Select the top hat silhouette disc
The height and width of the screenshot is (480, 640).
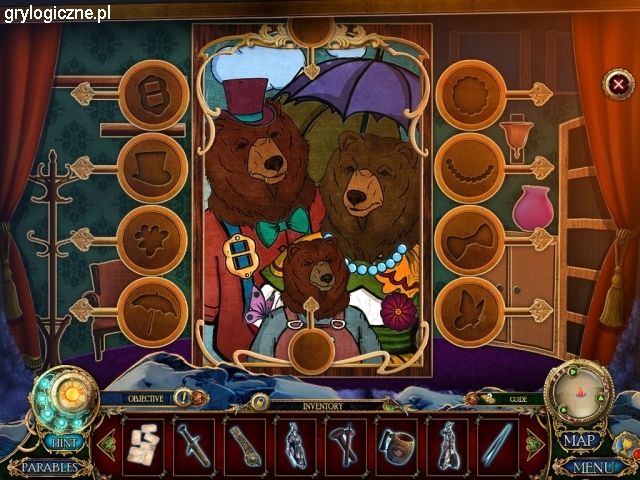point(153,167)
